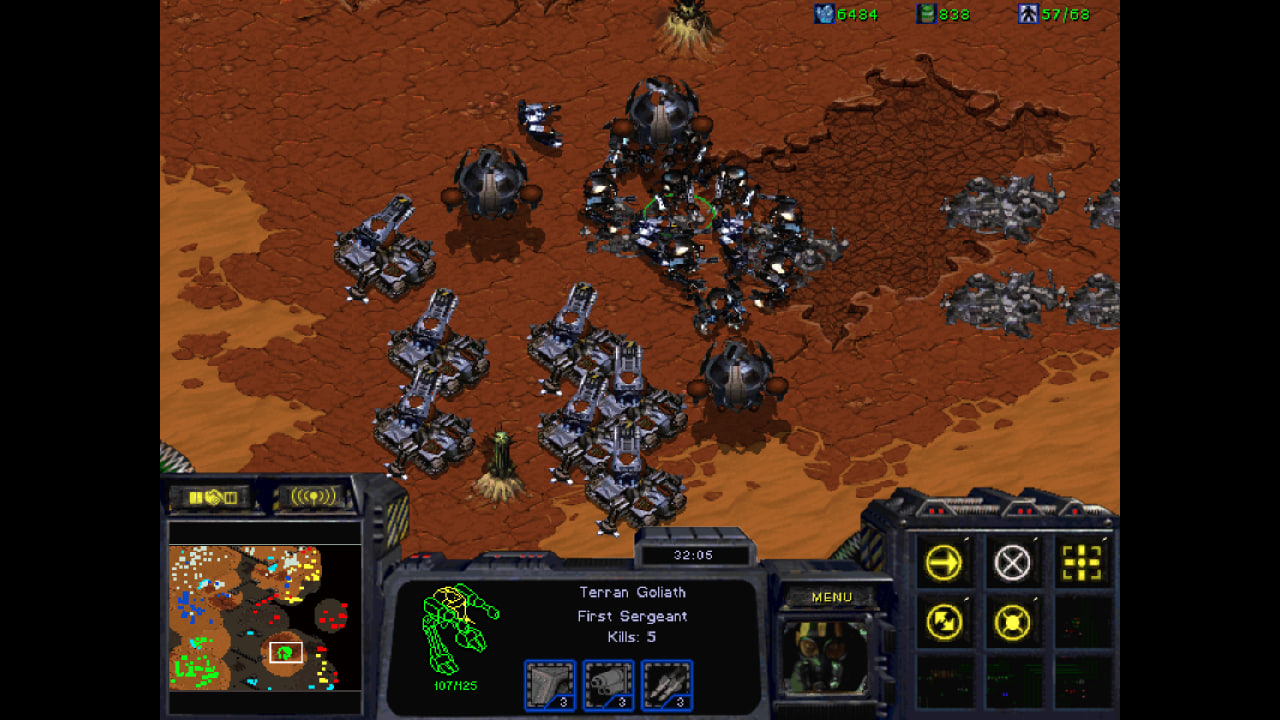Choose the Hold Position command
Screen dimensions: 1280x720
click(x=1012, y=623)
